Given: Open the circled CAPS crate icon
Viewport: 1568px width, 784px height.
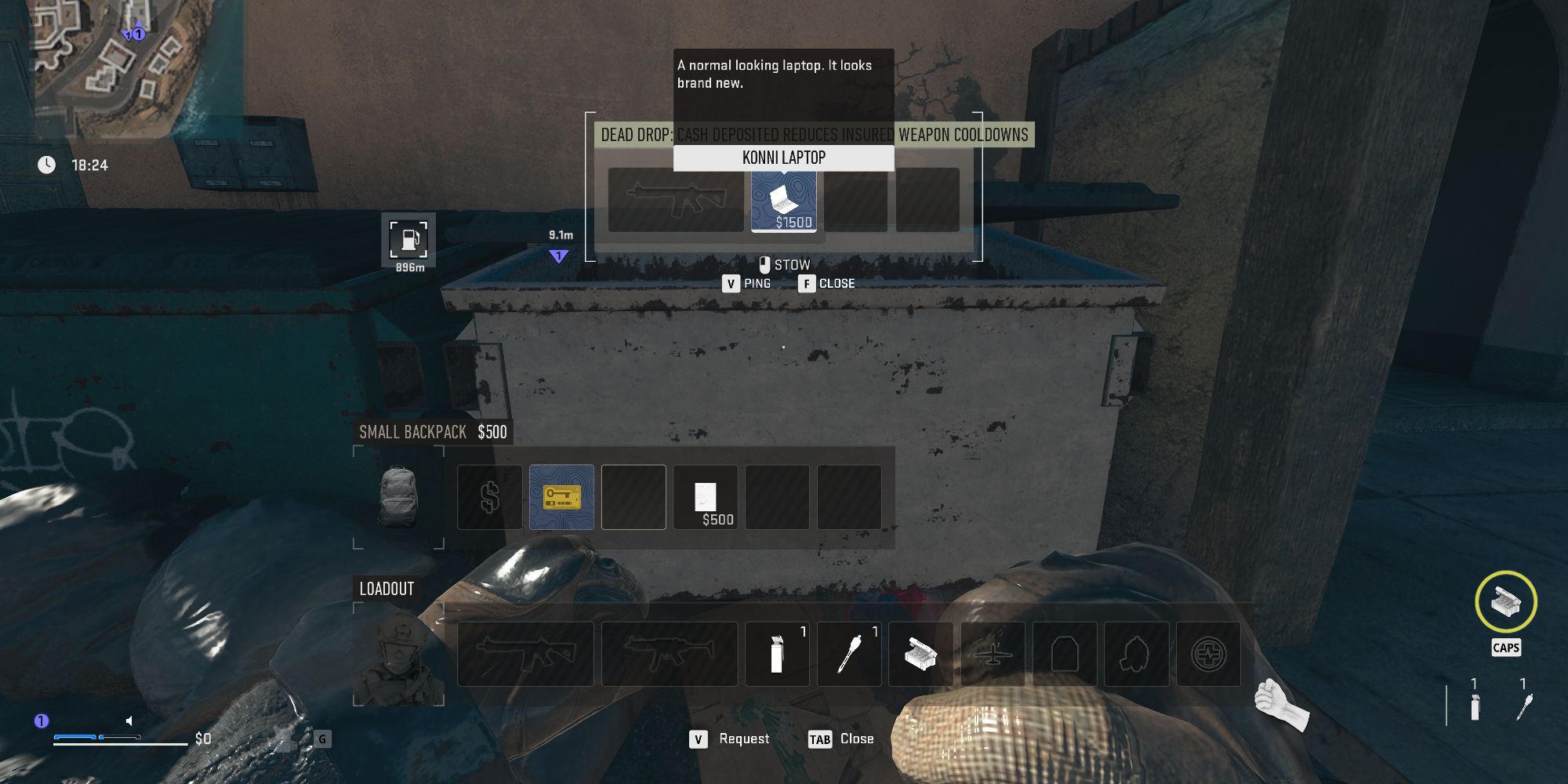Looking at the screenshot, I should [1505, 602].
